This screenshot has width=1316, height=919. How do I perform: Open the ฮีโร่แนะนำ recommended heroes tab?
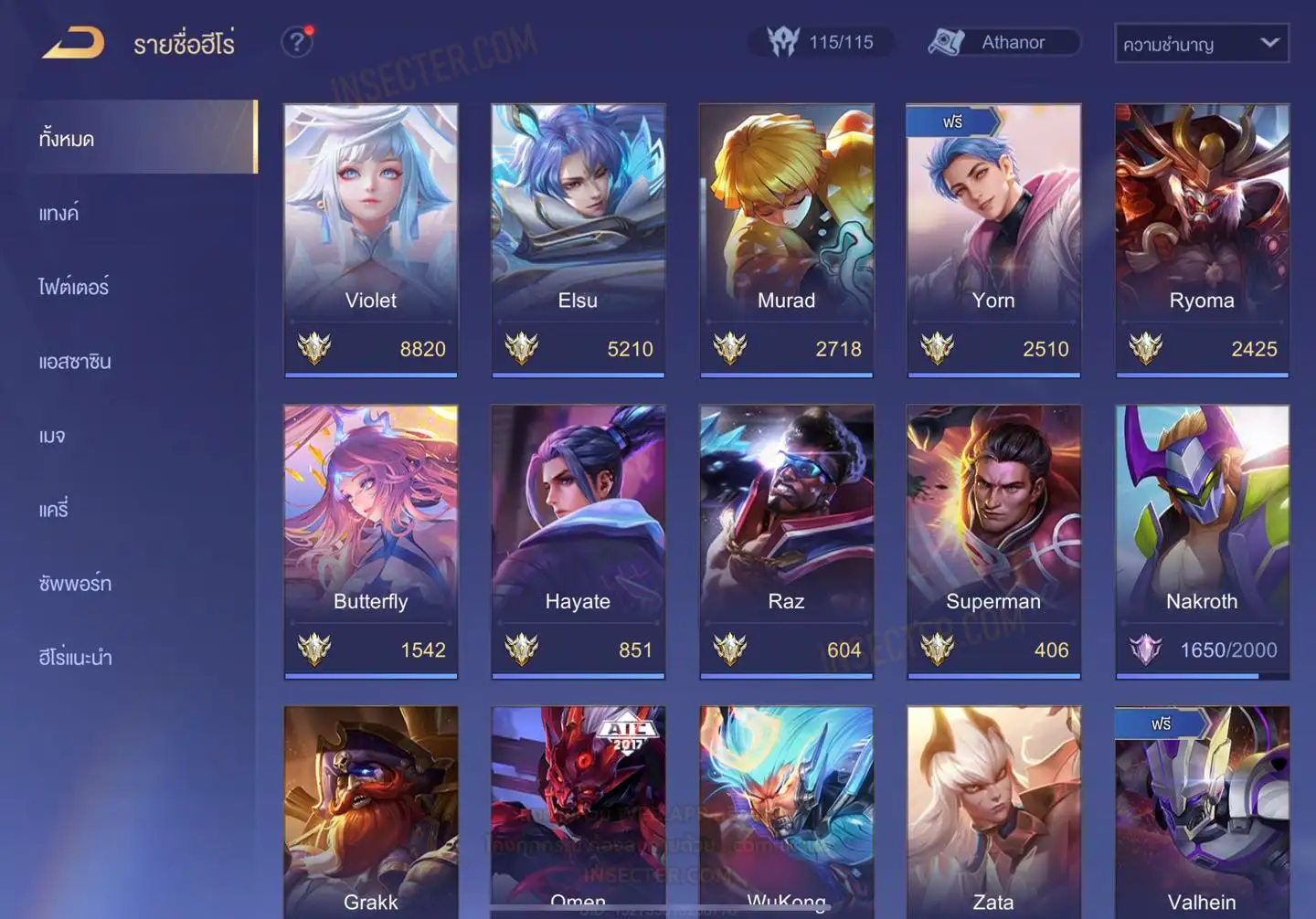click(x=75, y=658)
